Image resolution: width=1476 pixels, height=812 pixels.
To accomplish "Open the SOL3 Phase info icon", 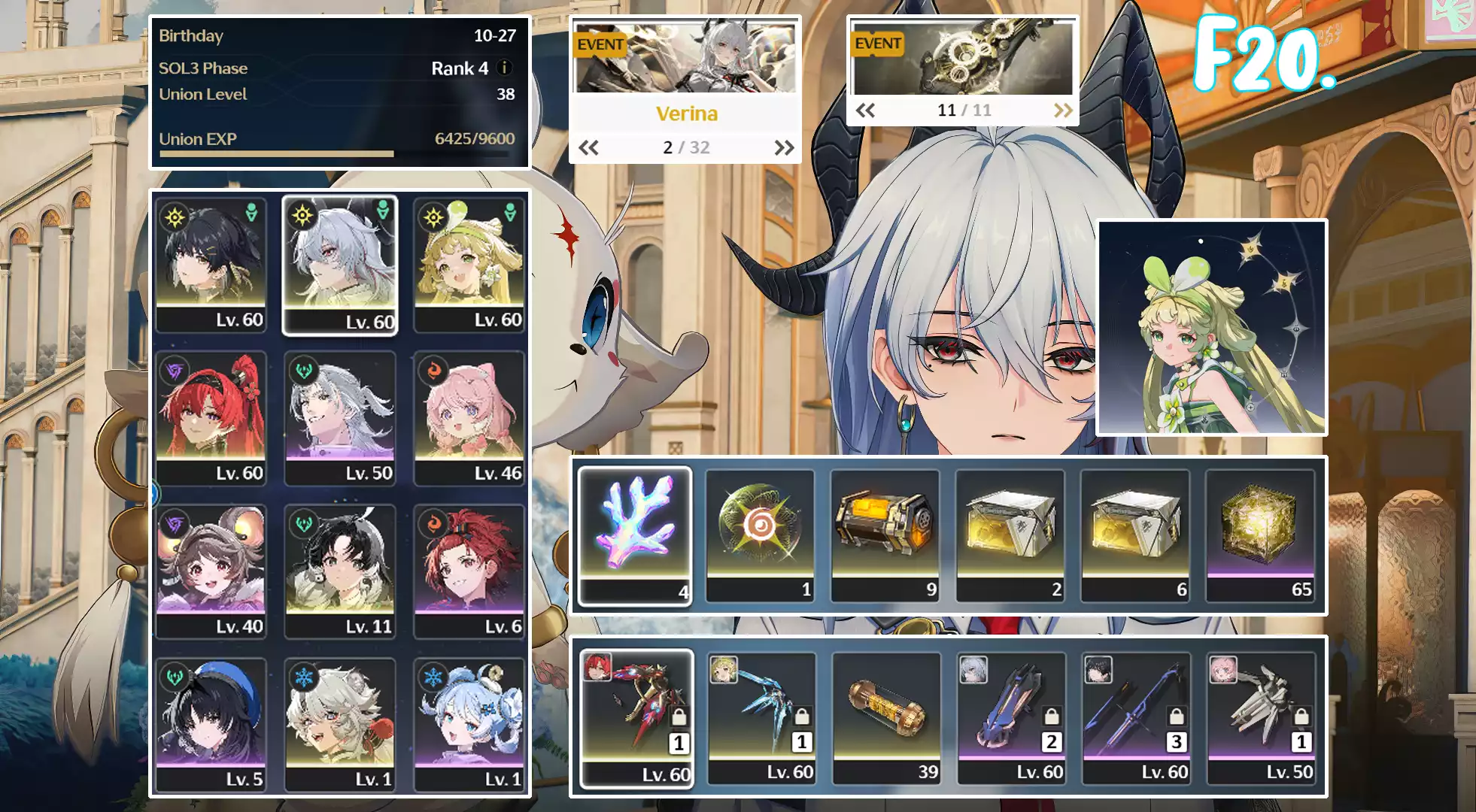I will pos(506,68).
